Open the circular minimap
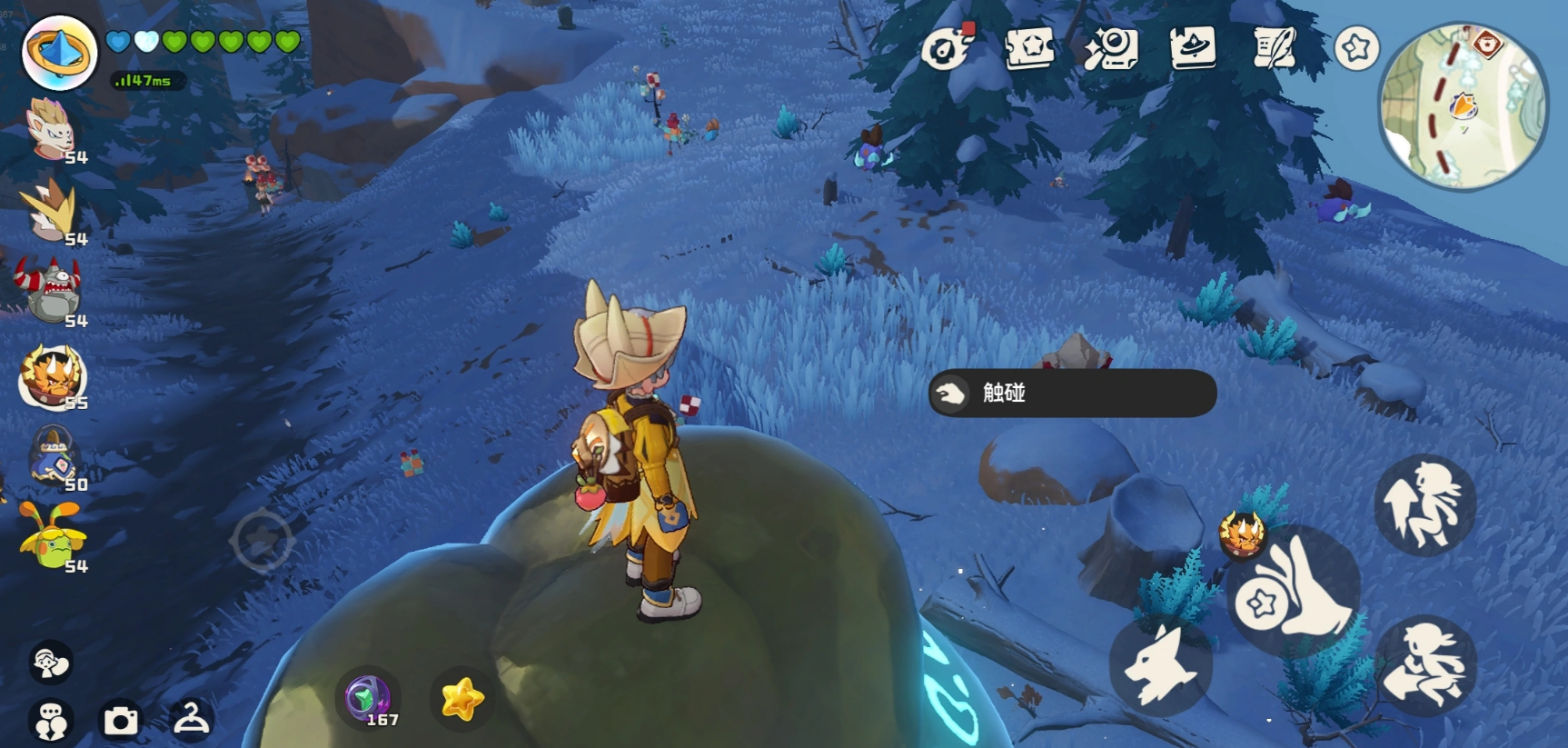Viewport: 1568px width, 748px height. (x=1462, y=107)
